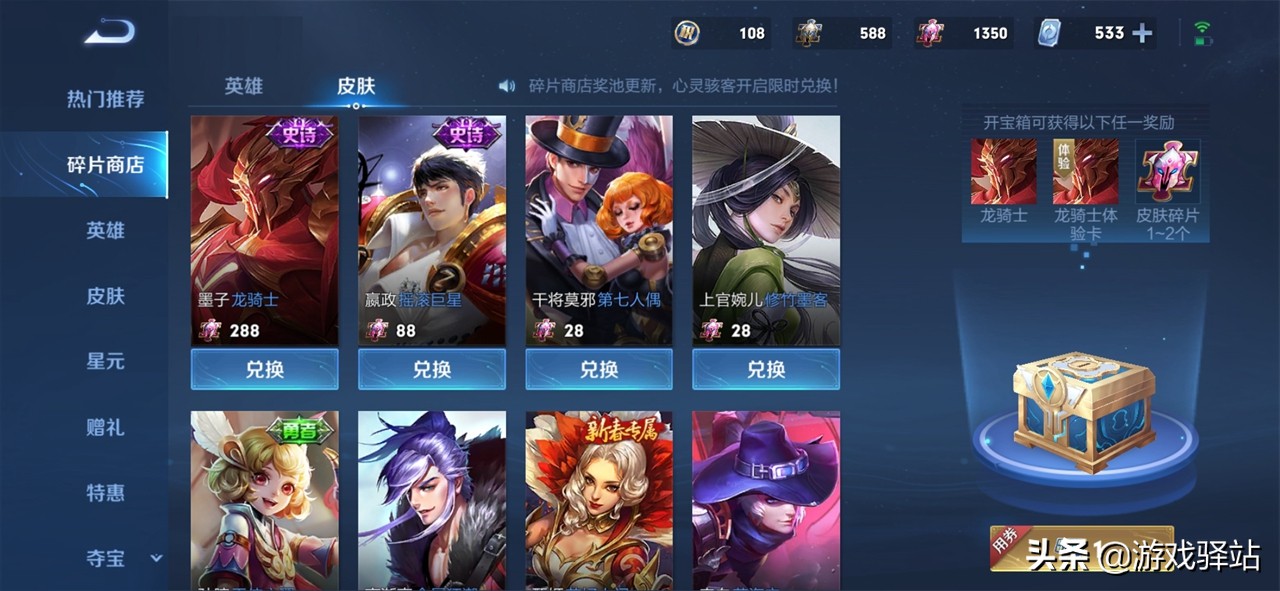Open the 英雄 side menu entry
The width and height of the screenshot is (1280, 591).
105,230
